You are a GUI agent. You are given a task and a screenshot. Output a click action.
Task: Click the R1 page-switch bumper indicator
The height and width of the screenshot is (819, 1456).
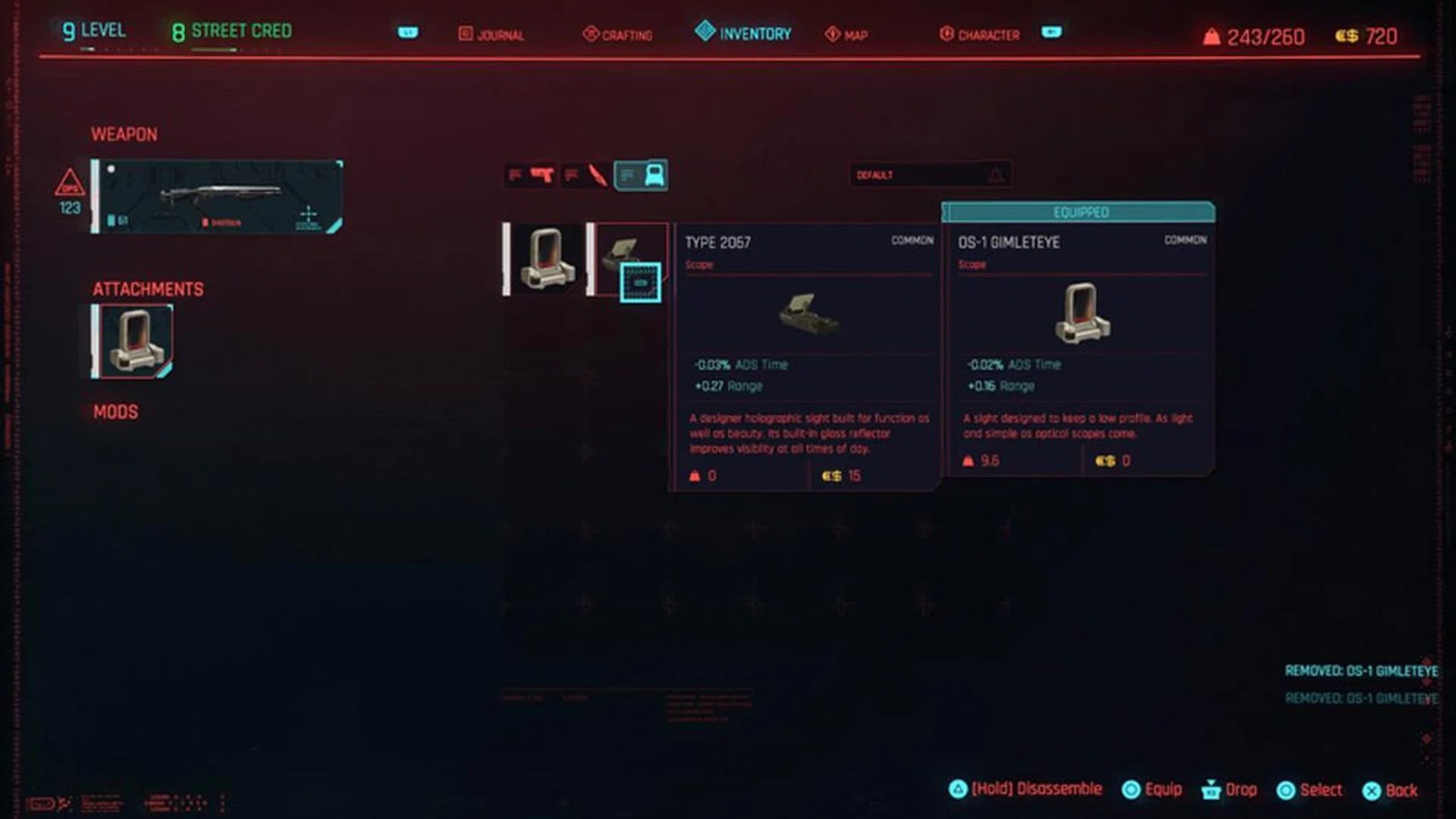tap(1053, 33)
